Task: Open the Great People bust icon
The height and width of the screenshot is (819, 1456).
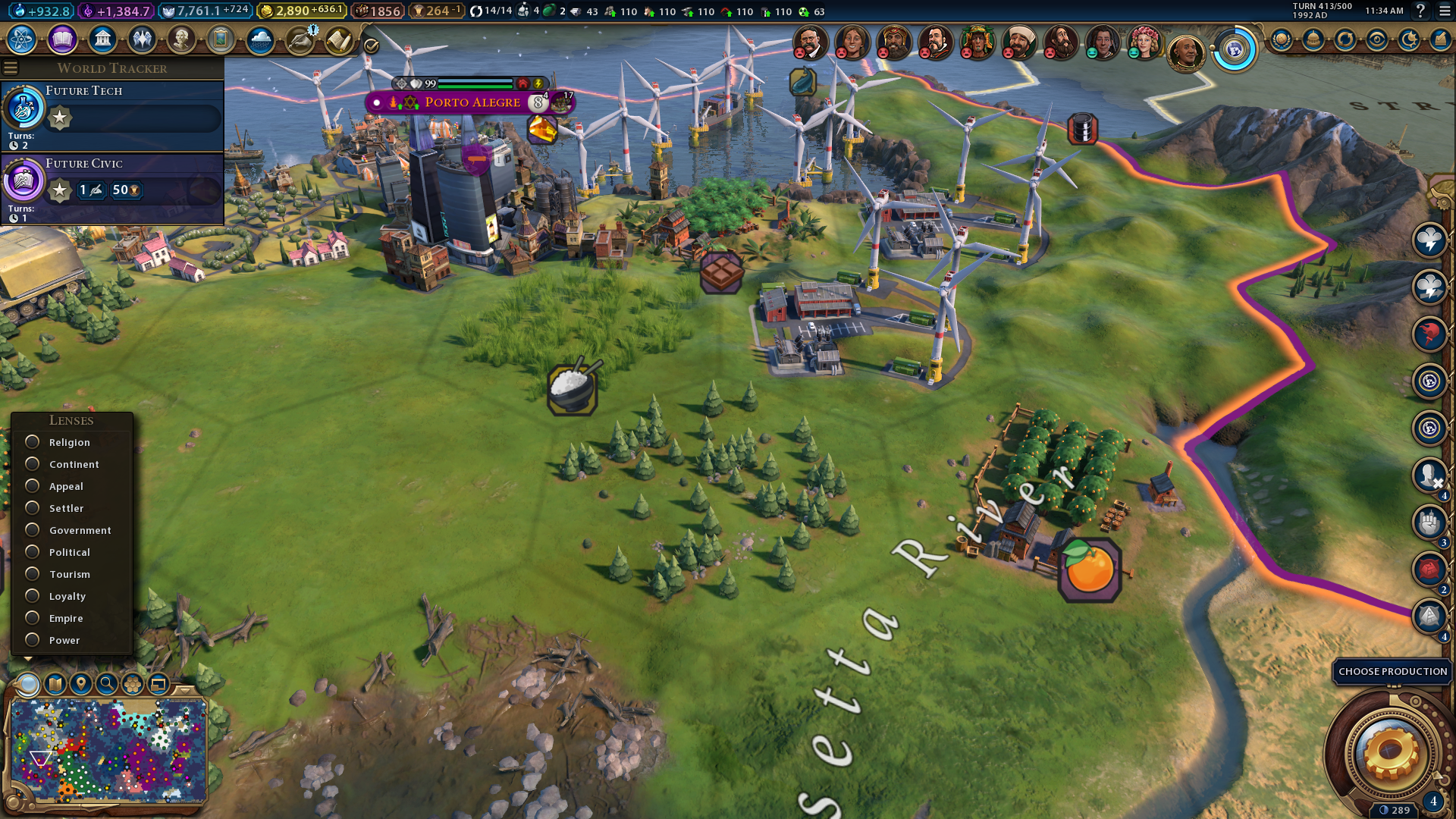Action: coord(181,39)
